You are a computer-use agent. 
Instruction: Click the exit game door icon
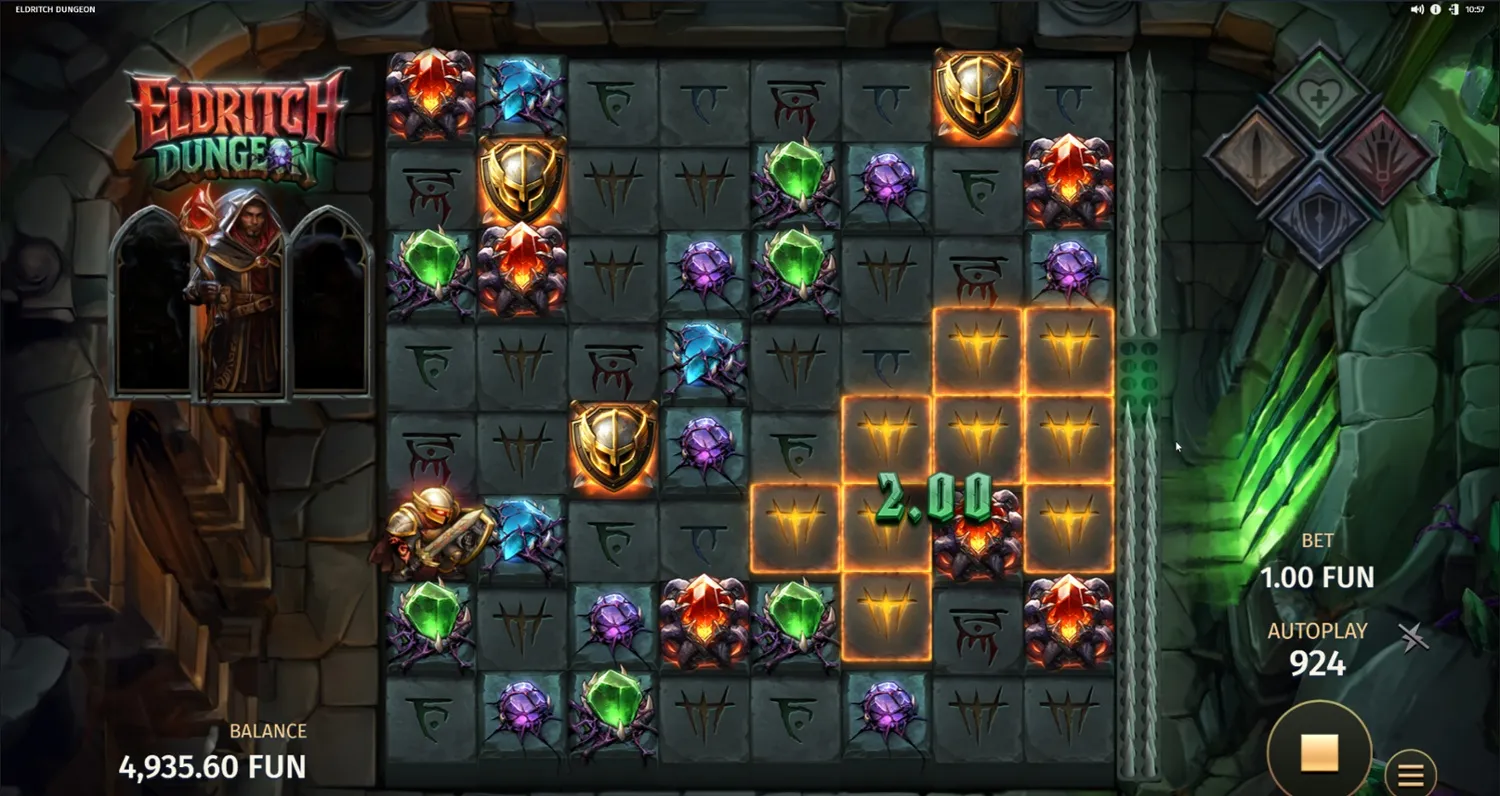pyautogui.click(x=1452, y=9)
